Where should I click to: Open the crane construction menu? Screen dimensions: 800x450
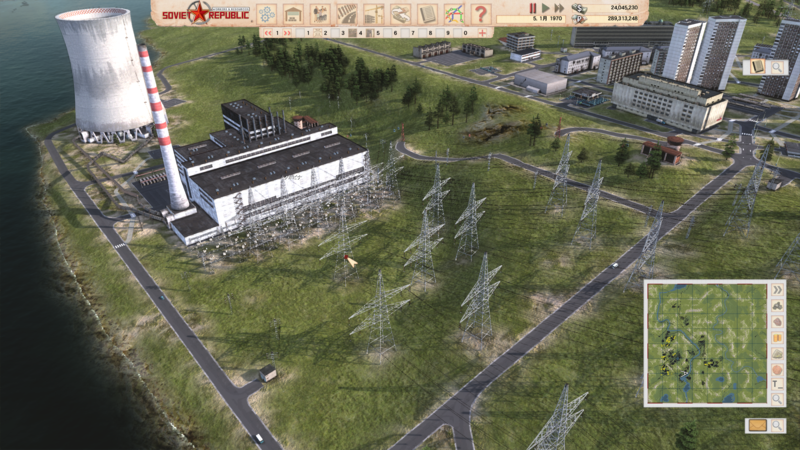[374, 14]
